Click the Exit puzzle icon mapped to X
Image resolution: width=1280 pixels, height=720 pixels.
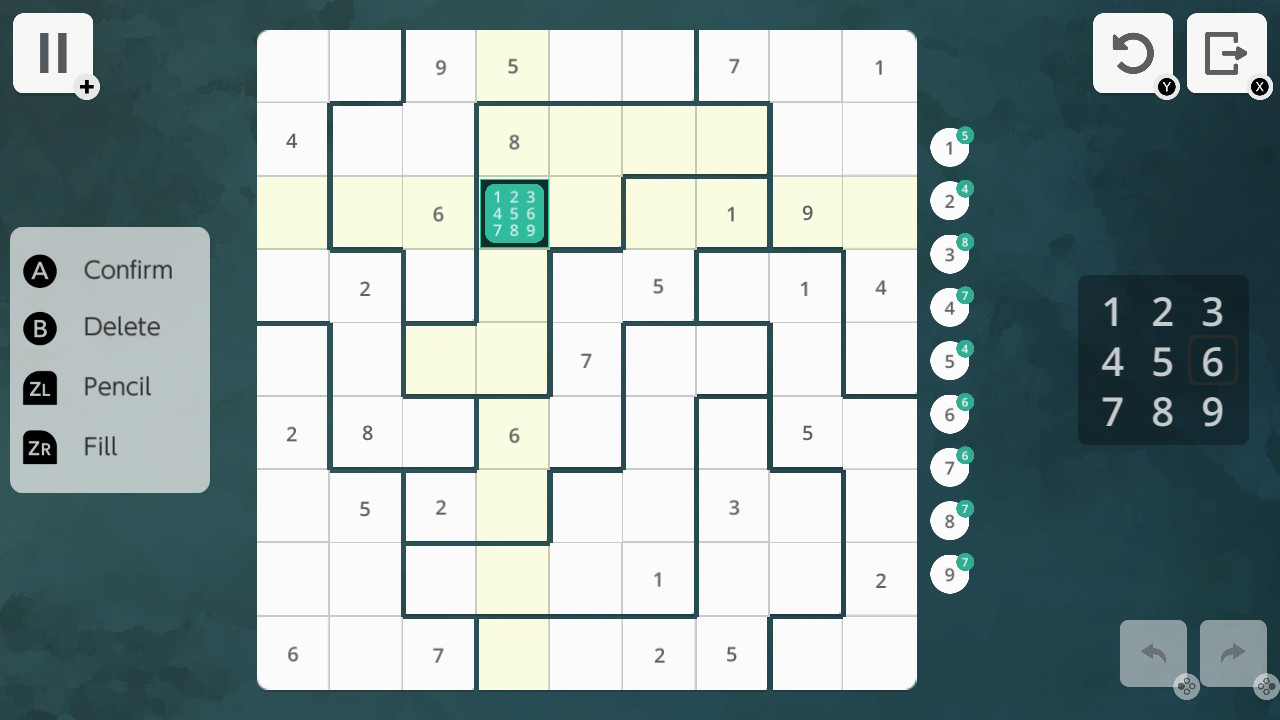1227,52
